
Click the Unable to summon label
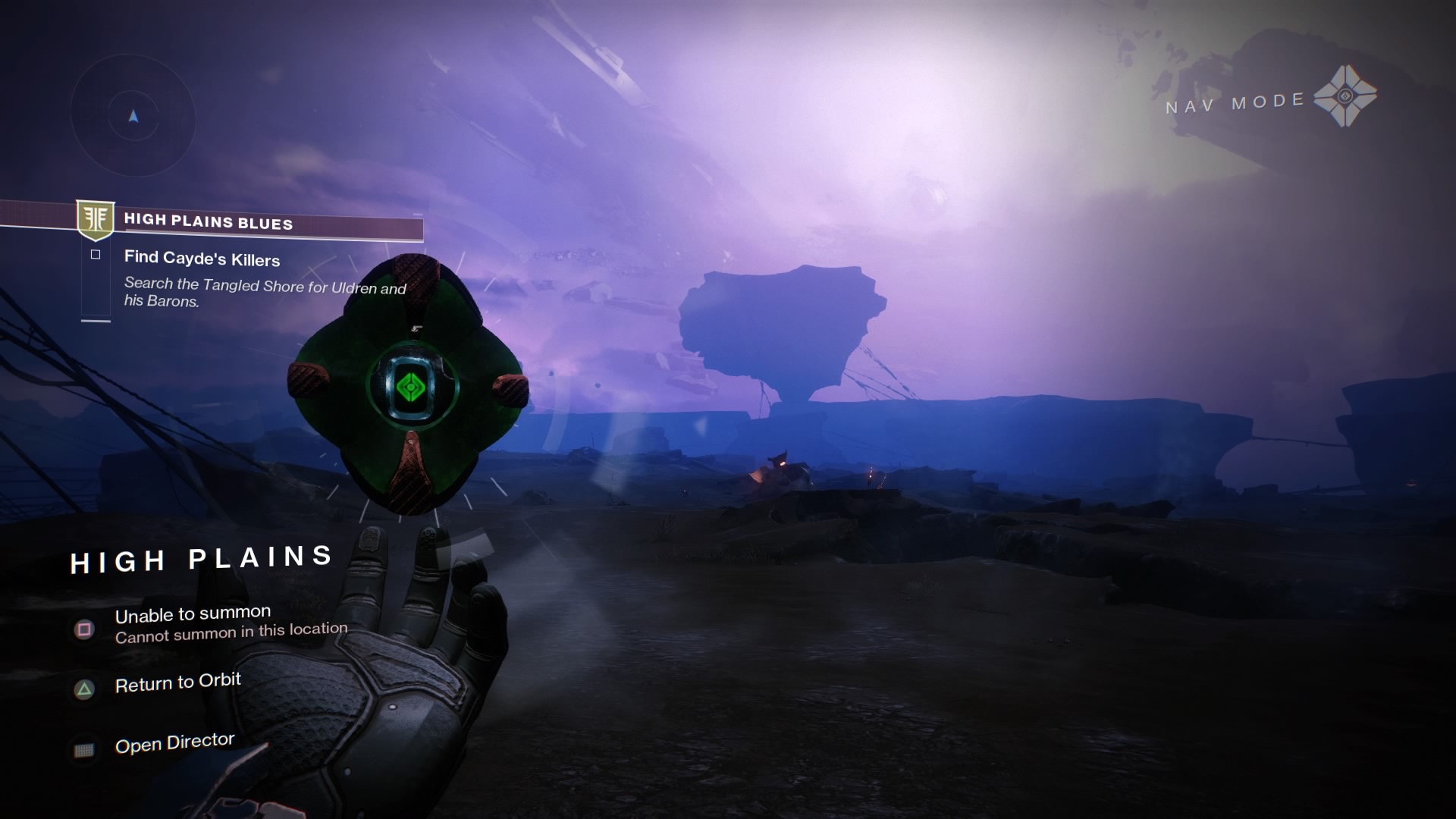click(192, 613)
